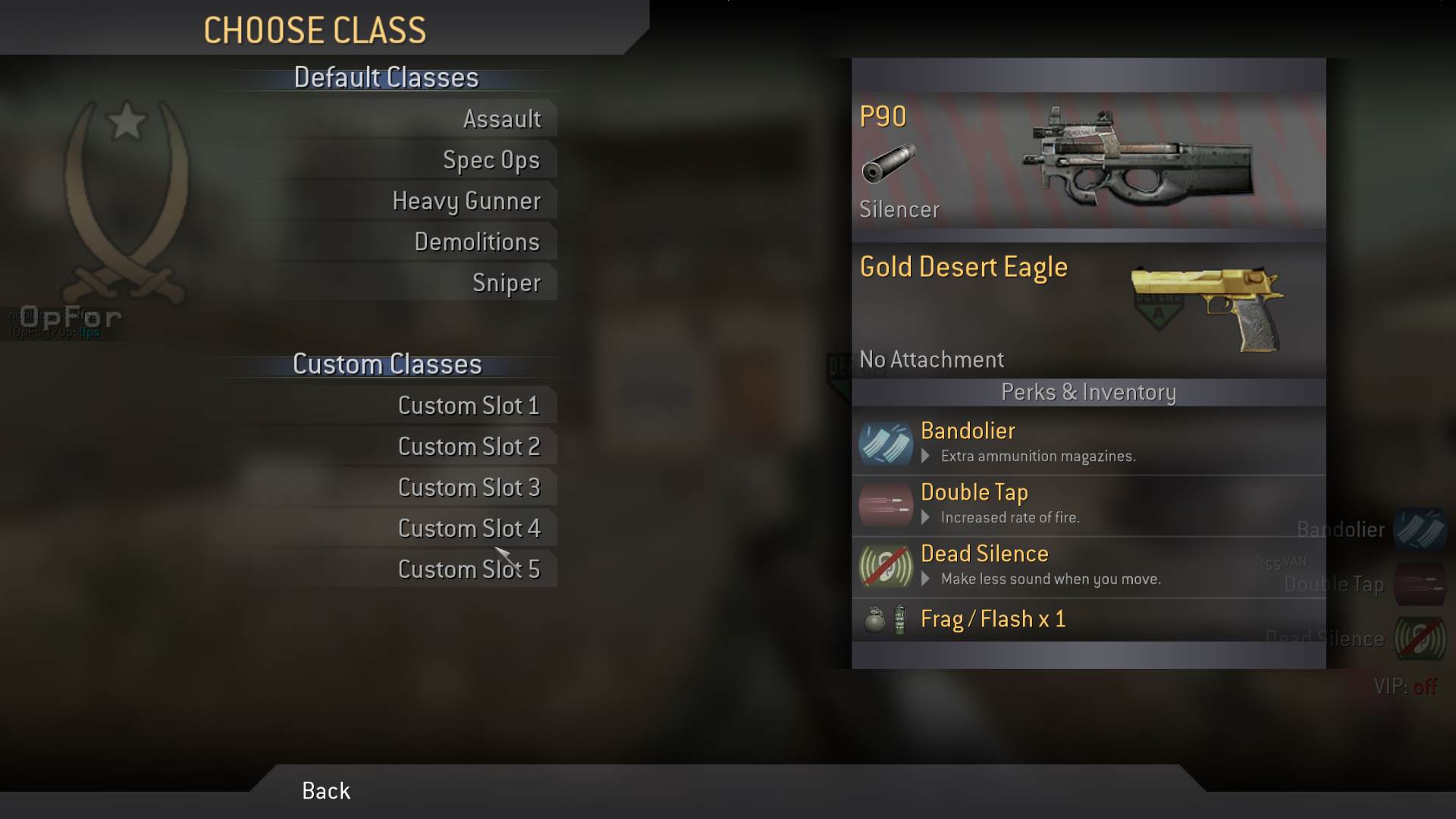This screenshot has height=819, width=1456.
Task: Choose the Spec Ops class
Action: coord(491,160)
